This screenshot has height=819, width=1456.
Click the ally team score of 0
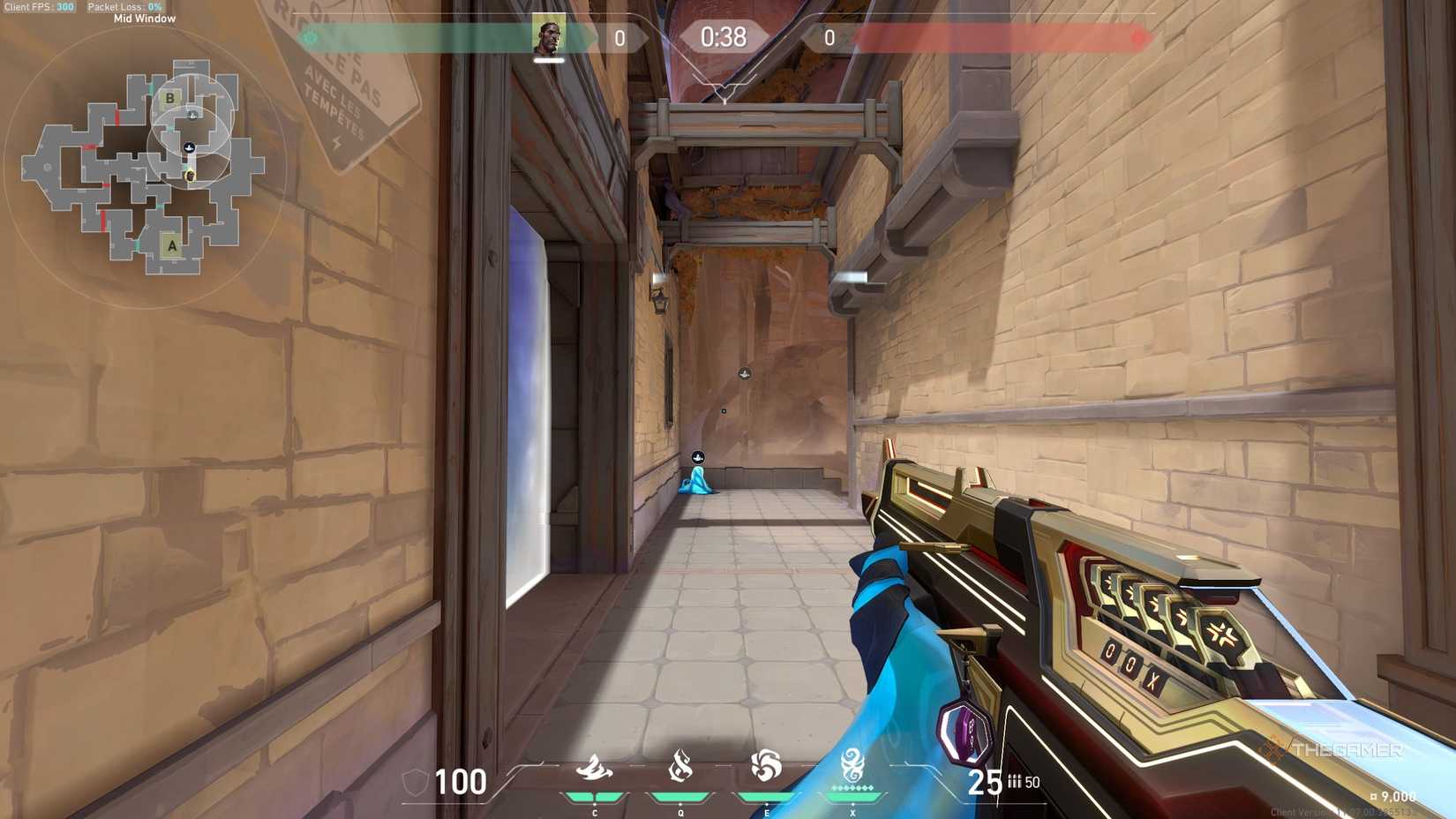[x=621, y=37]
